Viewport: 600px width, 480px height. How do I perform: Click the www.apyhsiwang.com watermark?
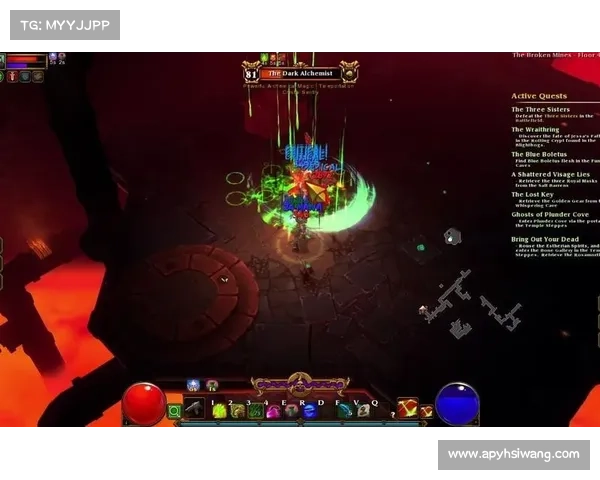click(x=512, y=455)
